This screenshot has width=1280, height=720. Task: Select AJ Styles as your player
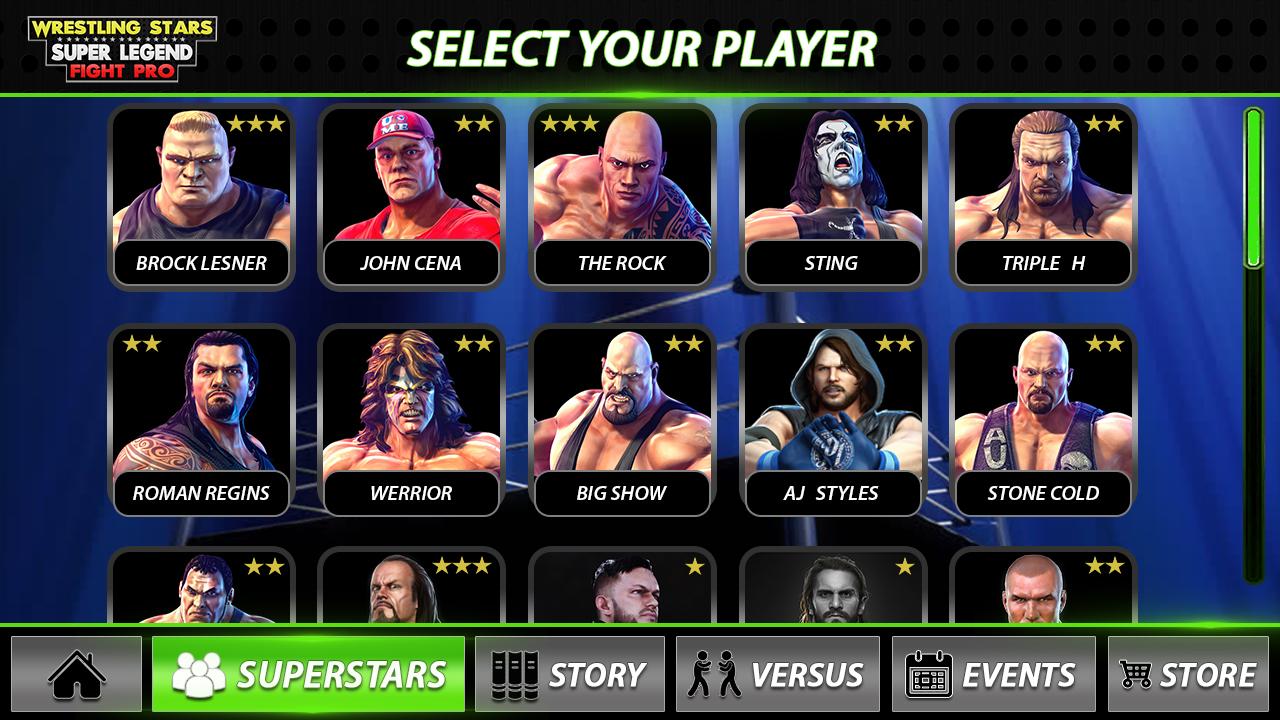tap(832, 420)
